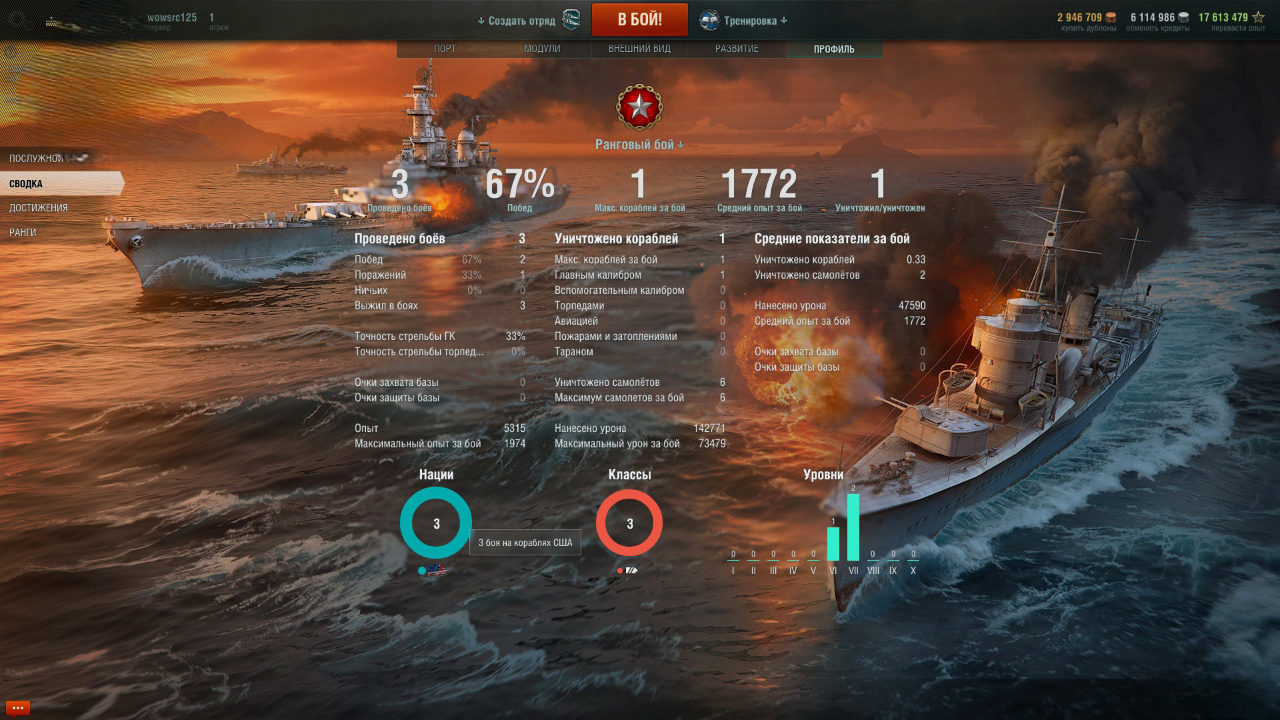The image size is (1280, 720).
Task: Click the red Классы ring chart
Action: pos(630,523)
